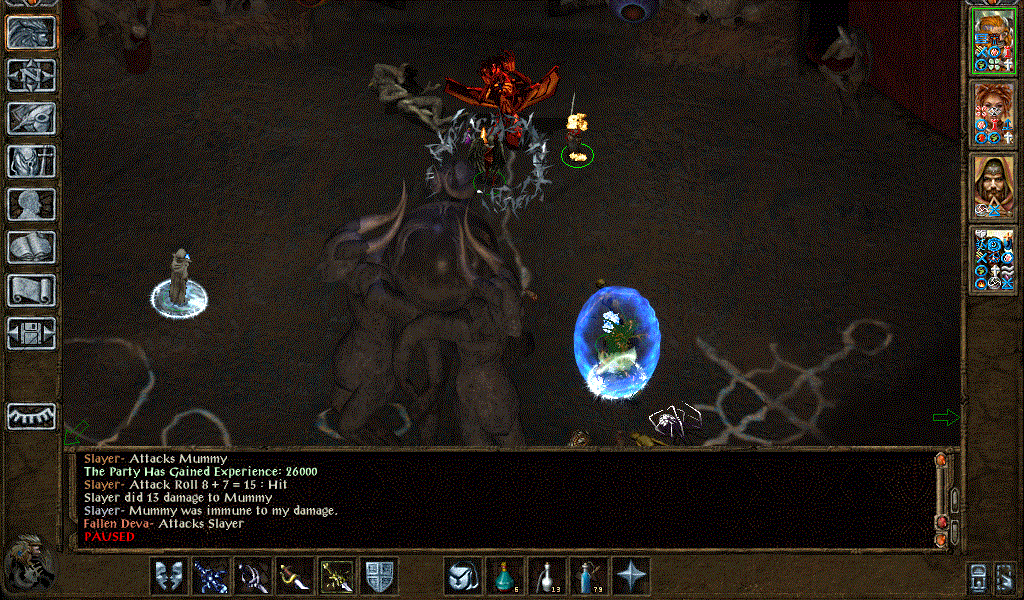Use the blue bottle quick item with 79 count
Screen dimensions: 1024x600
tap(589, 576)
